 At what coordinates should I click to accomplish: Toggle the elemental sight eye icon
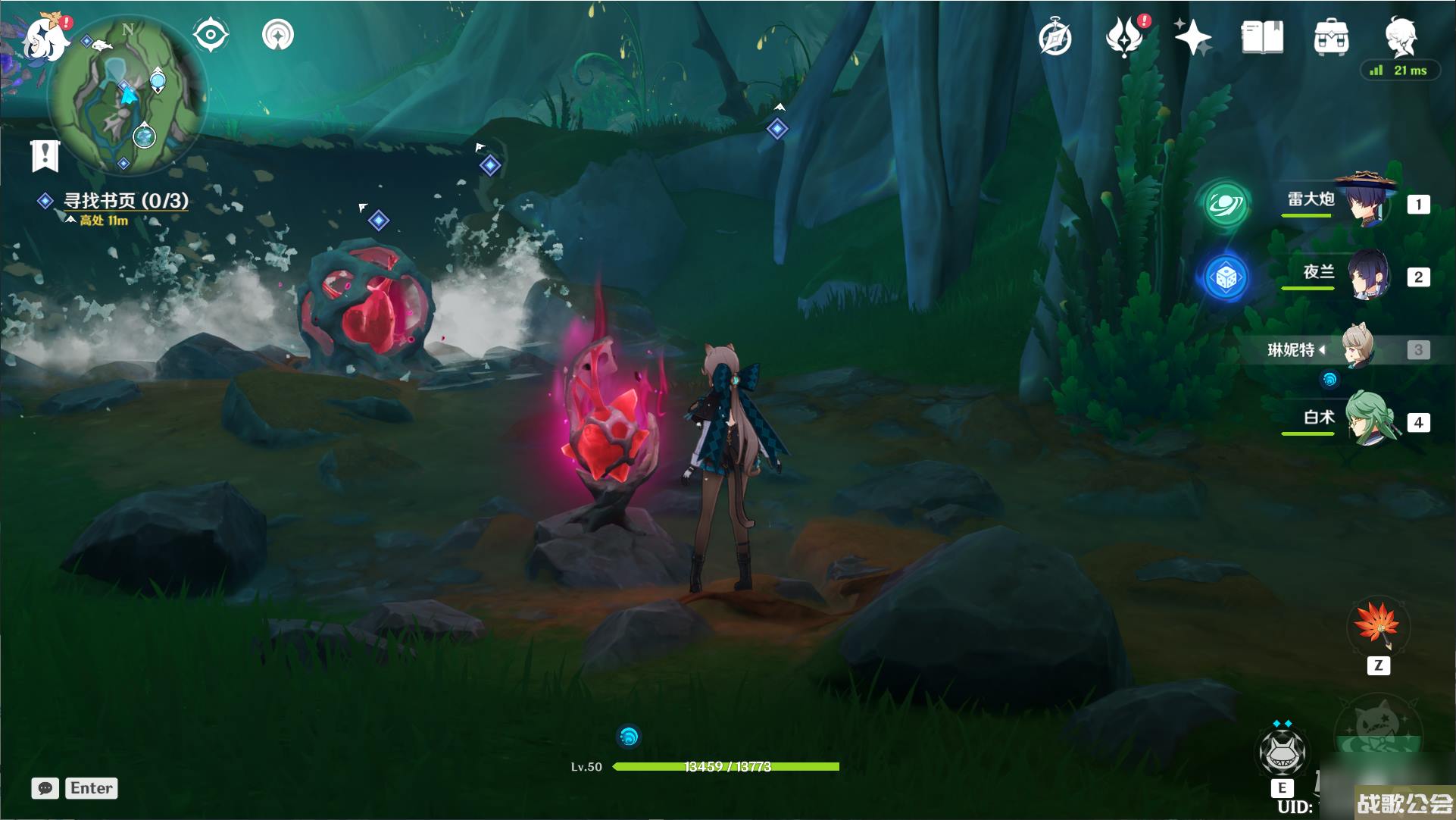coord(211,35)
